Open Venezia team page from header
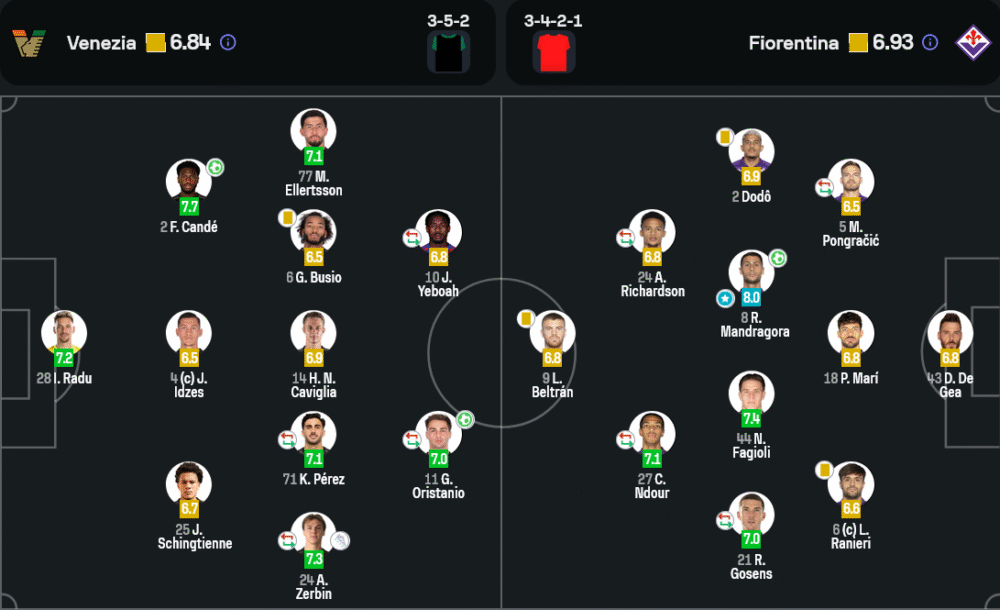The image size is (1000, 610). (x=101, y=43)
